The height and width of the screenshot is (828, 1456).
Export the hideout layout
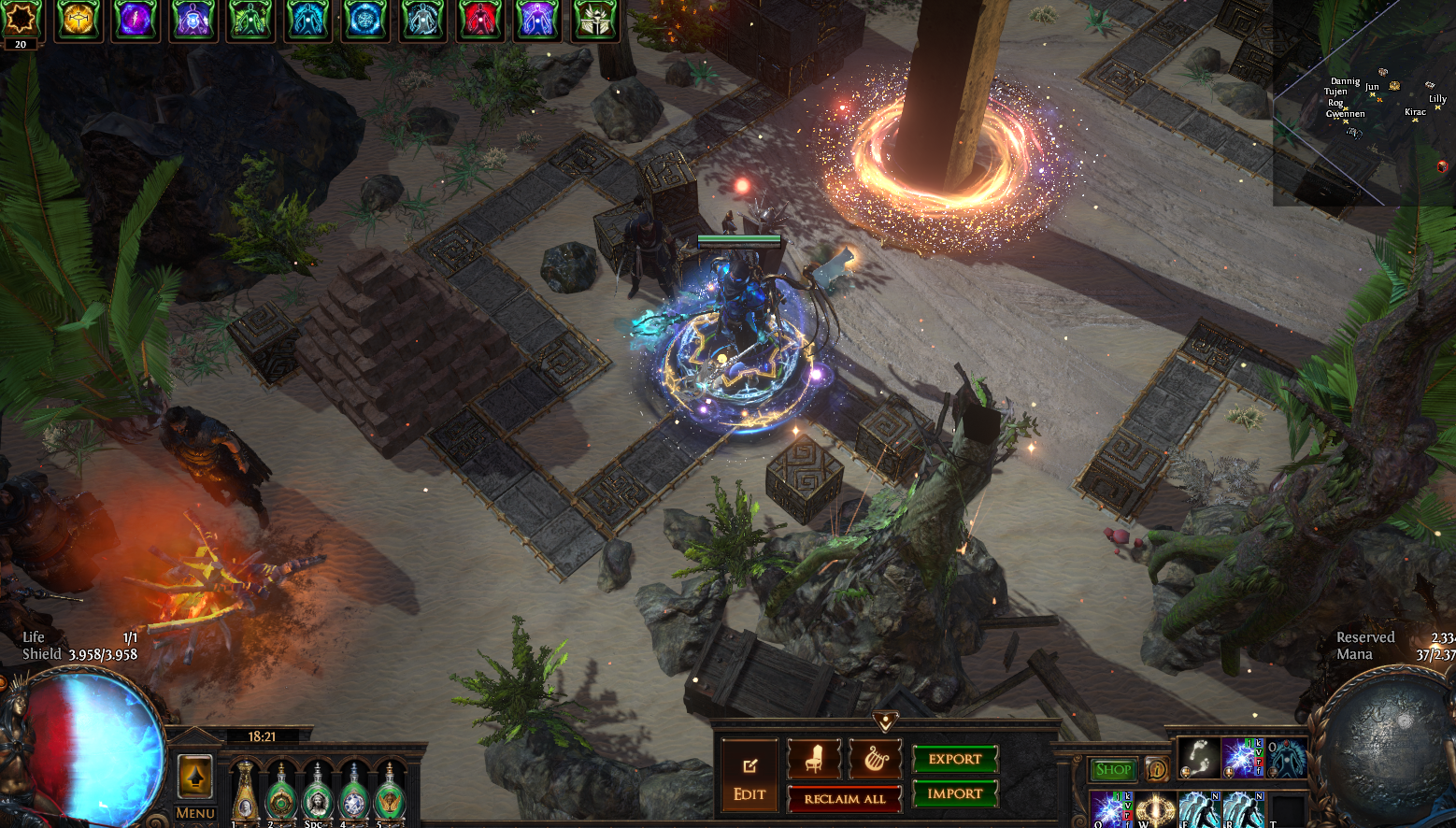(x=954, y=759)
